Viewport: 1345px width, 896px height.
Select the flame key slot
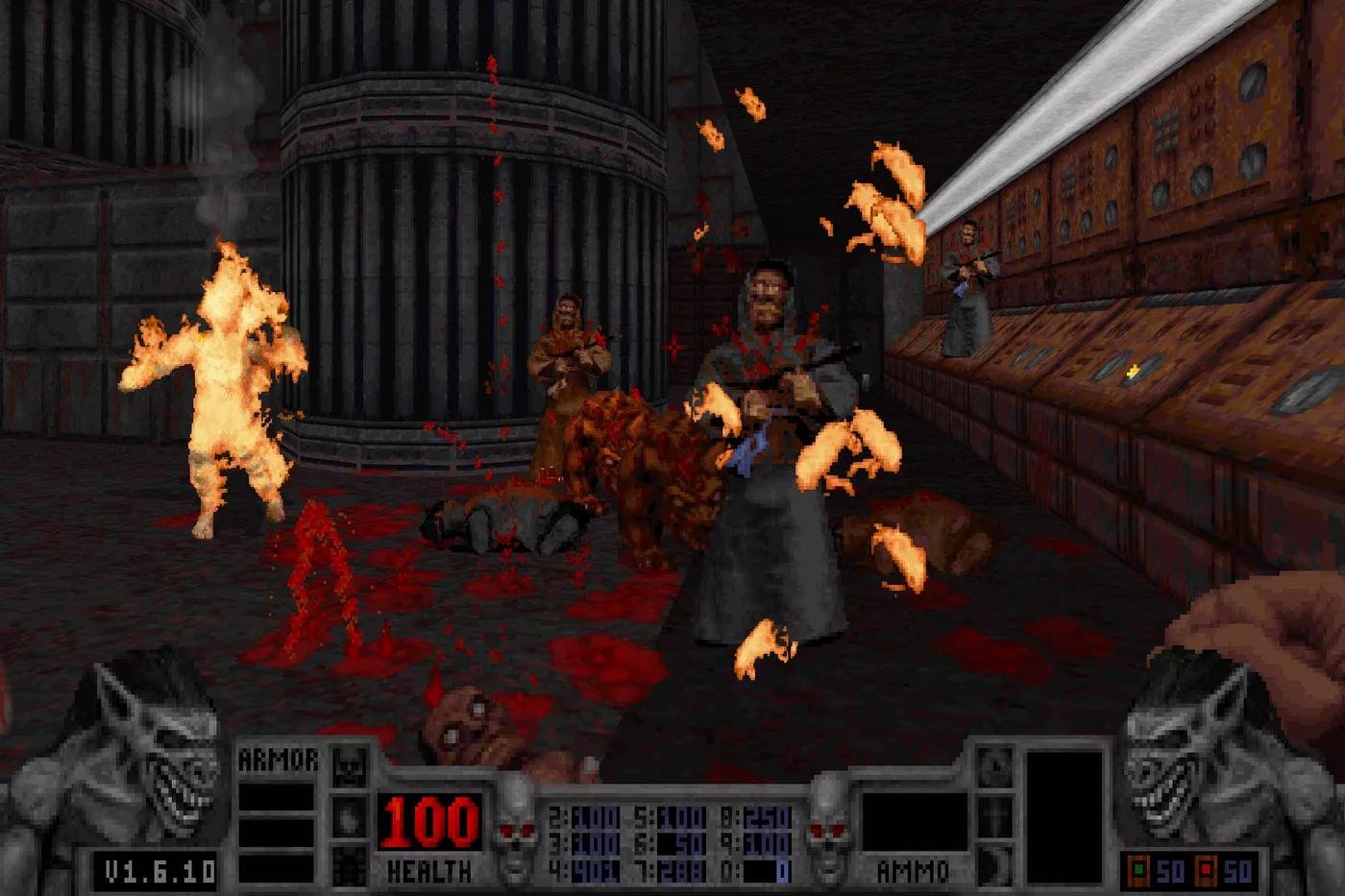(x=350, y=815)
